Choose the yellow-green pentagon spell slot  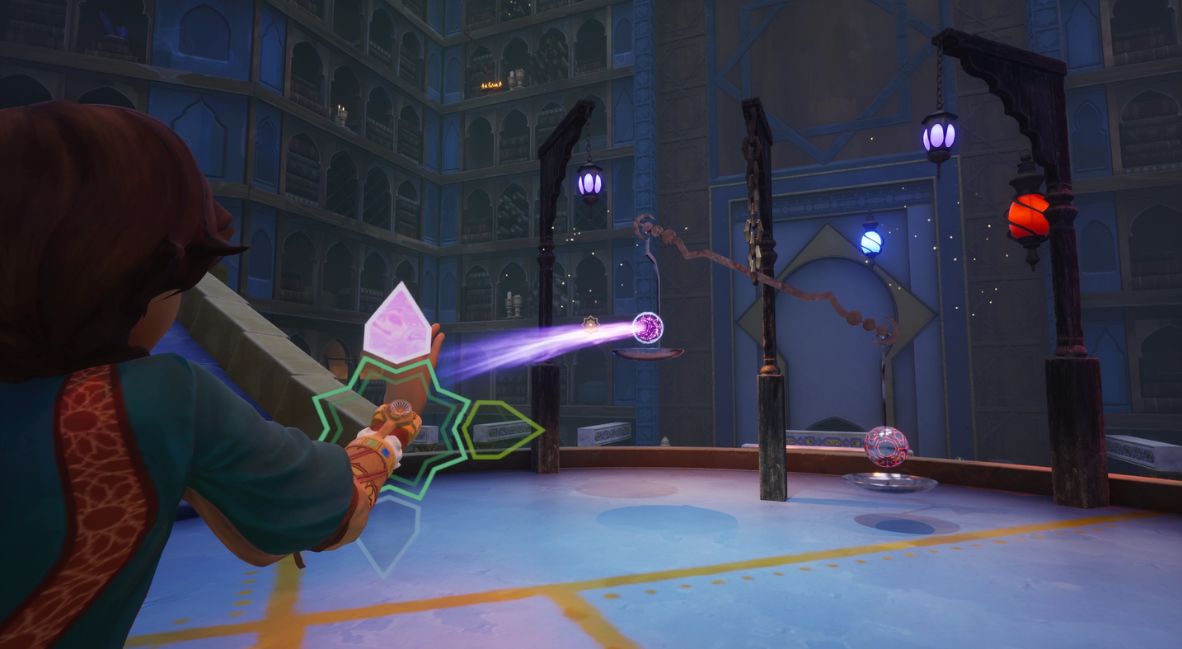502,430
